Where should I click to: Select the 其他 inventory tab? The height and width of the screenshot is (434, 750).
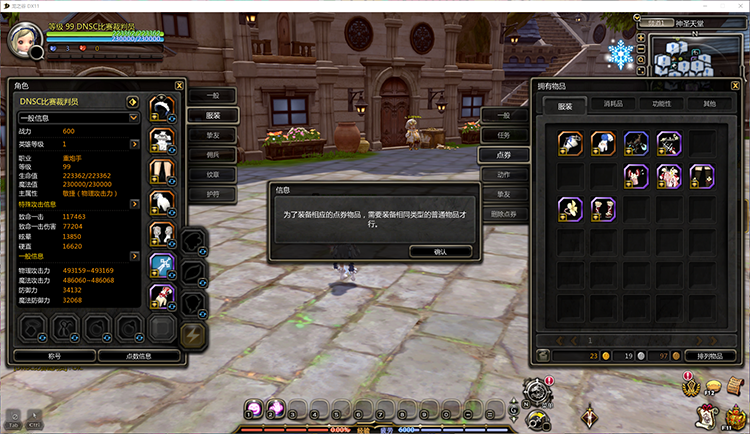[708, 104]
